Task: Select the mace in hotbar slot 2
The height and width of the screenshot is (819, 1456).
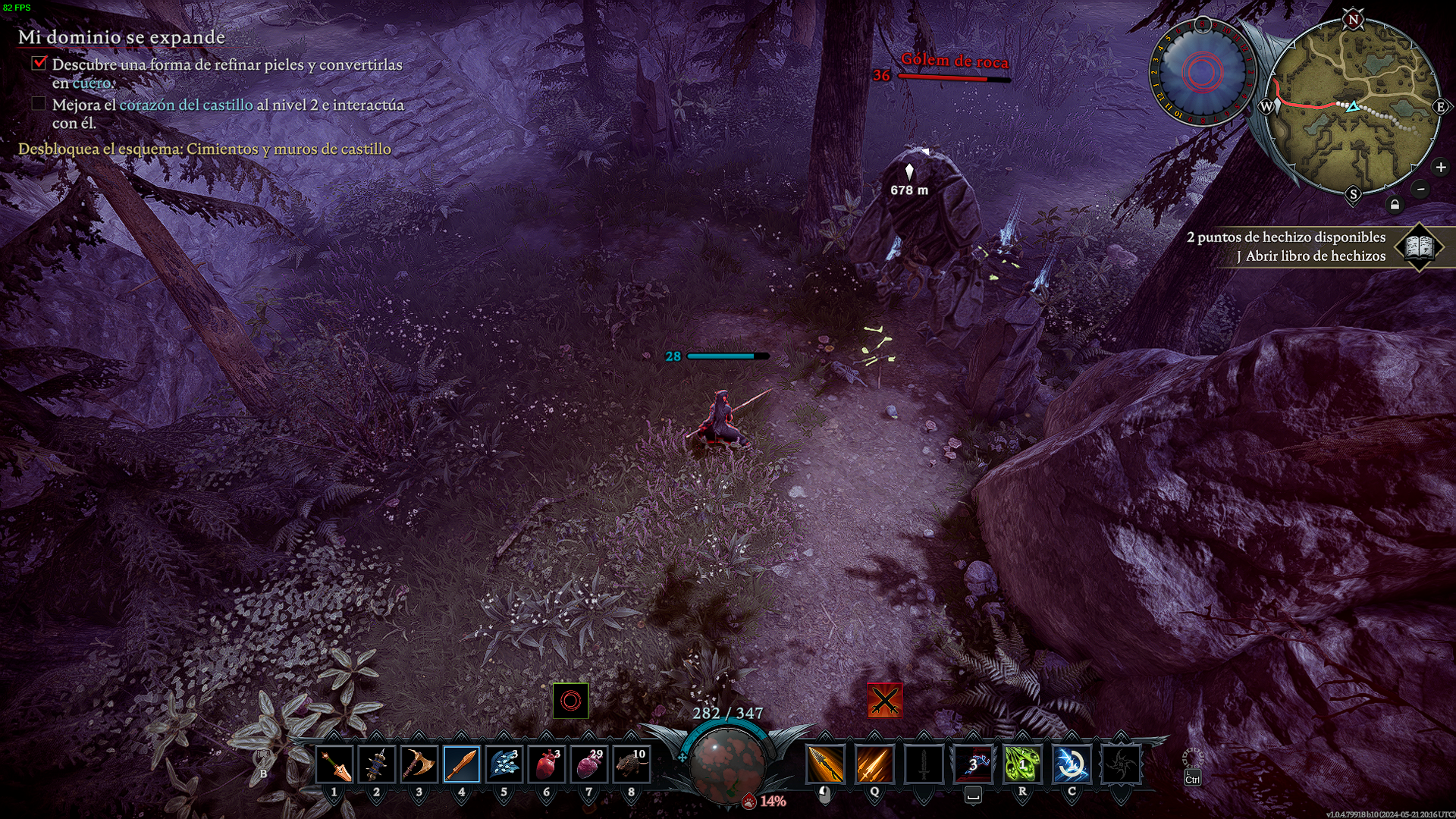Action: coord(377,764)
